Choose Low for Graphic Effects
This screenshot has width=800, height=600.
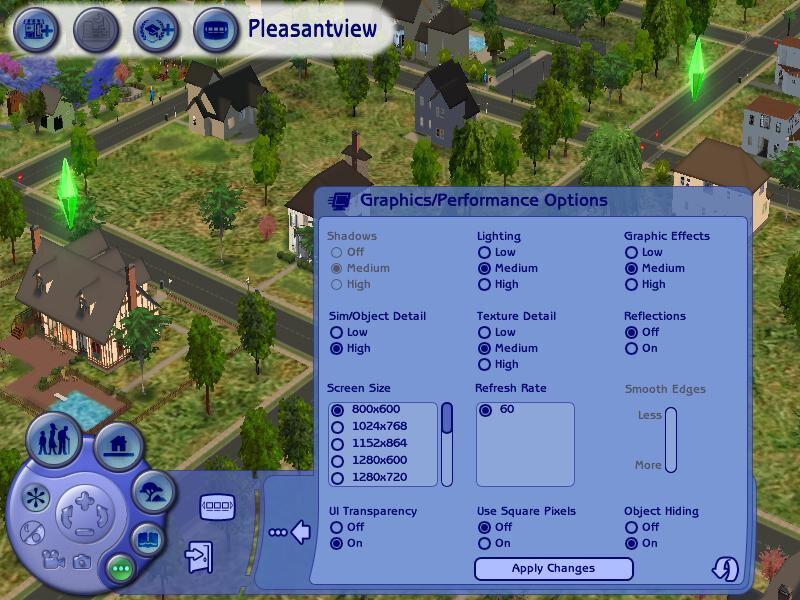click(x=632, y=252)
